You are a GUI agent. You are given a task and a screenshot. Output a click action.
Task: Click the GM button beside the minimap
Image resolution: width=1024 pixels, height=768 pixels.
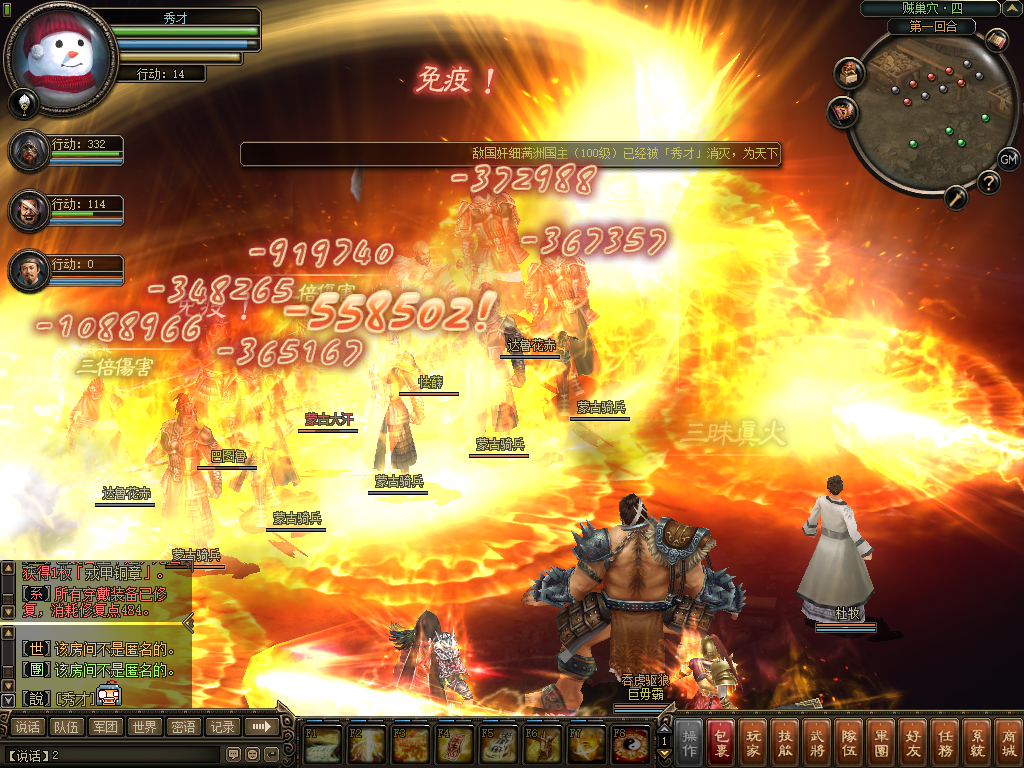tap(1008, 159)
